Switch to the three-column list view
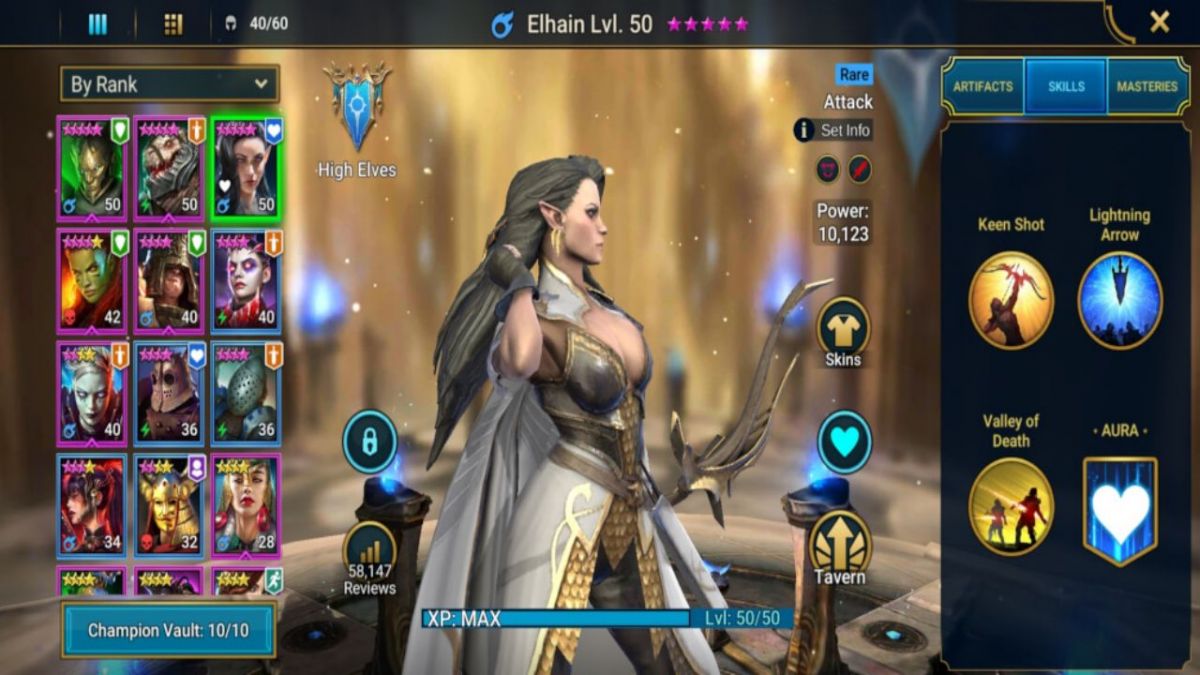 tap(97, 24)
